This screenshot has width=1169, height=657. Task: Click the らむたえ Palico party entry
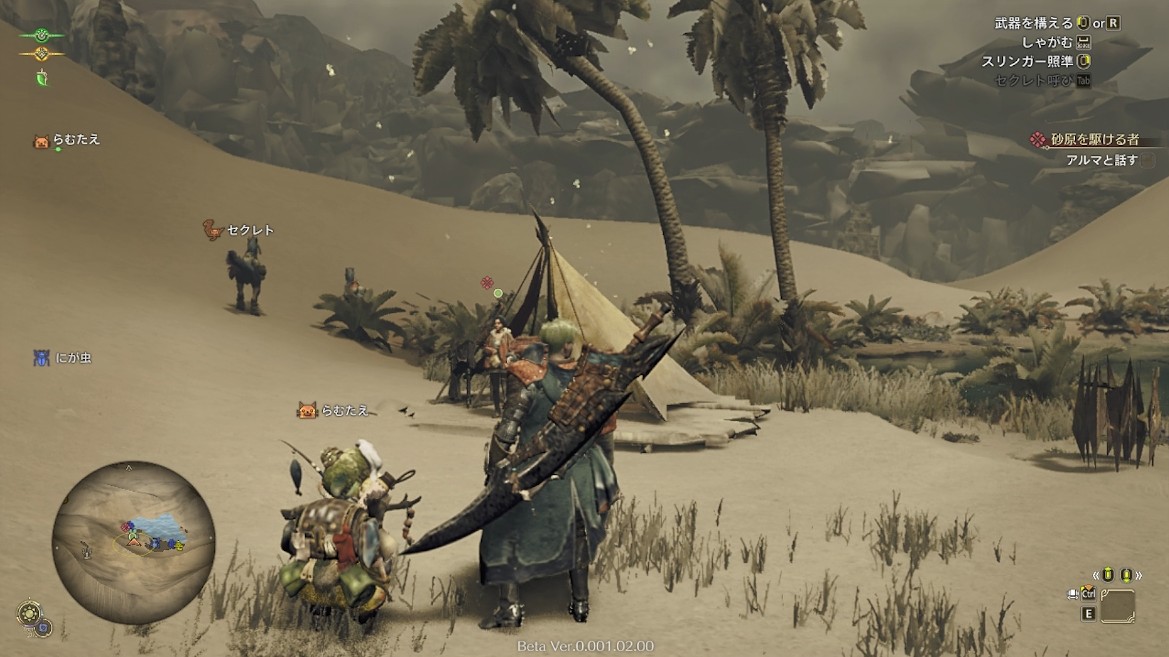coord(68,141)
